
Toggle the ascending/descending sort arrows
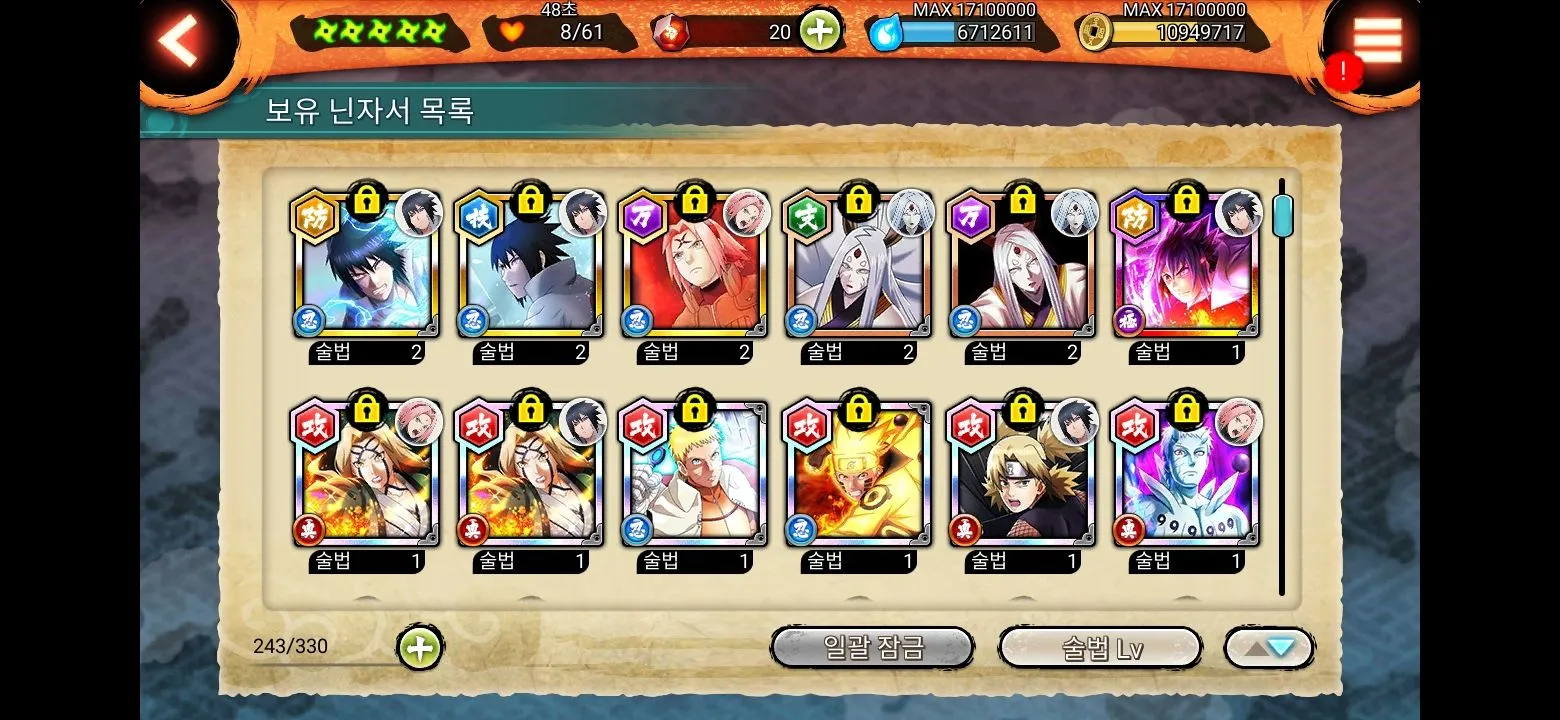click(1269, 648)
